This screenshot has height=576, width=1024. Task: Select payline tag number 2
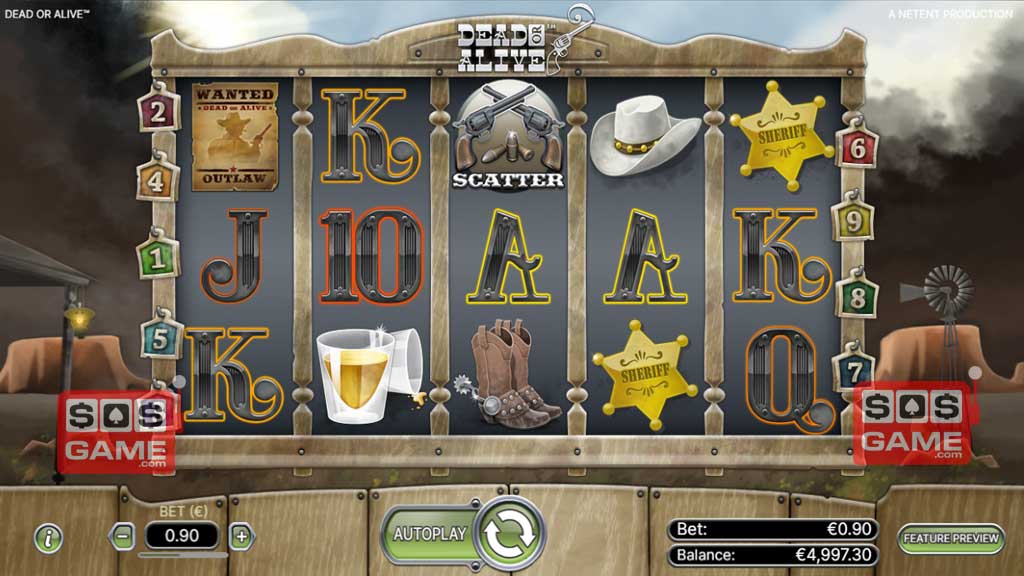(157, 112)
